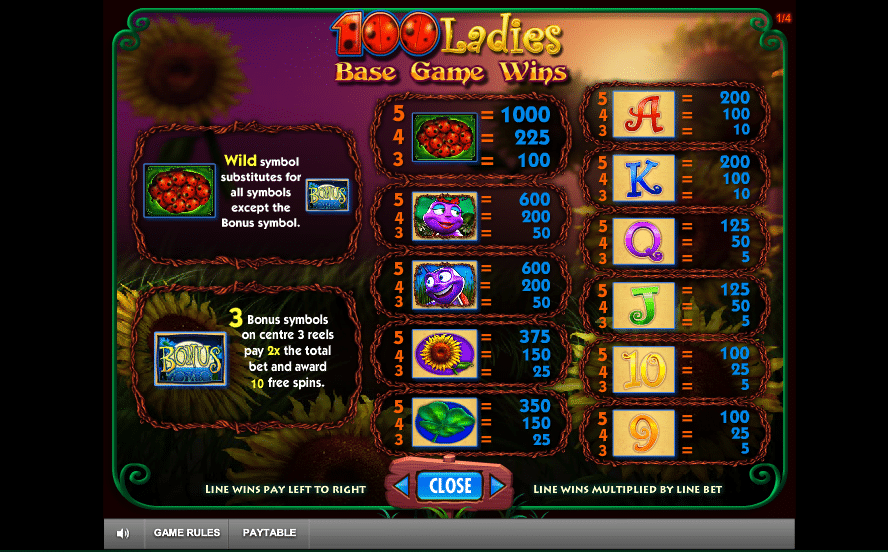Toggle the sound speaker icon
Viewport: 888px width, 552px height.
click(123, 533)
